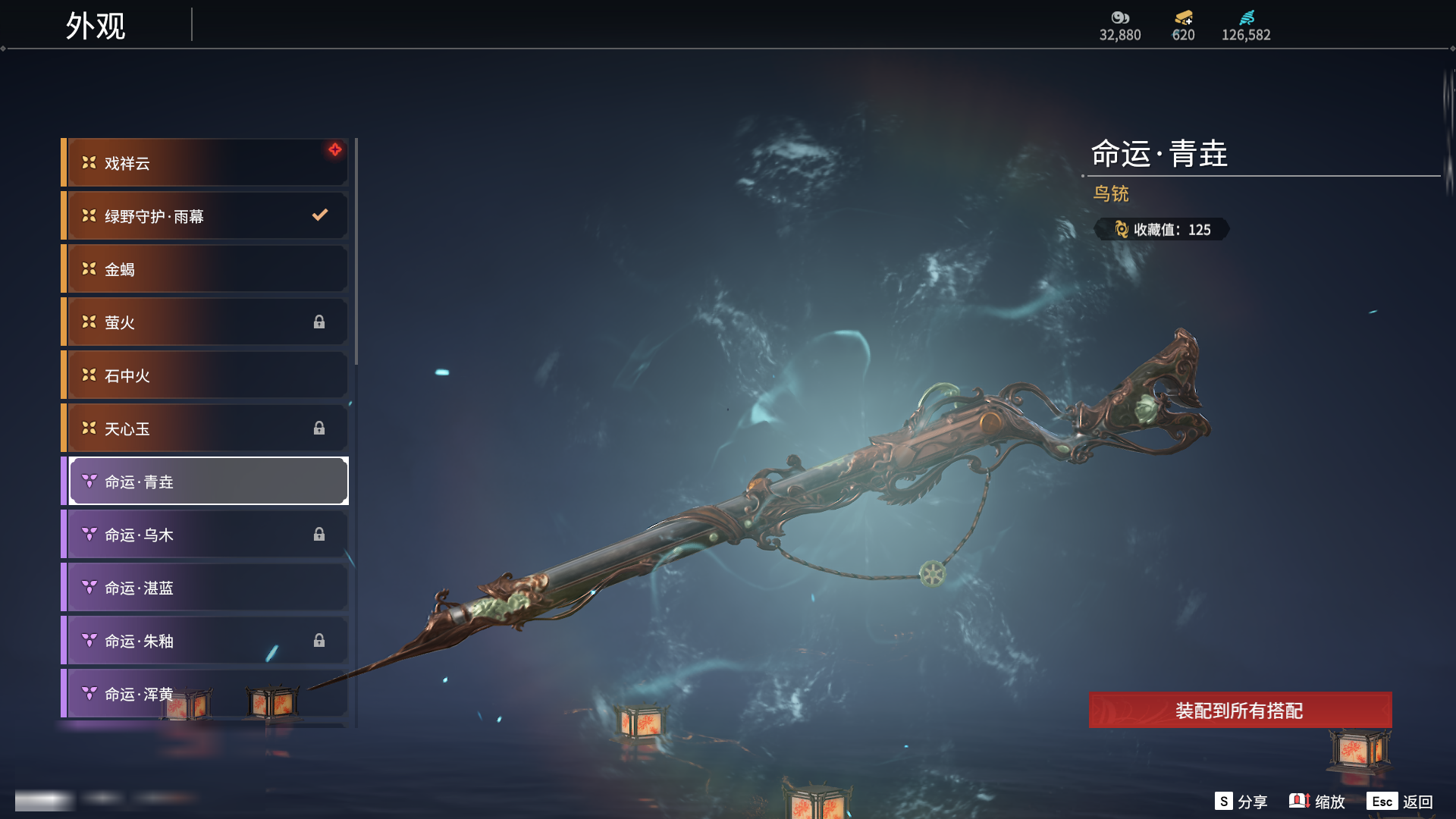
Task: Pick the locked 萤火 skin
Action: point(205,322)
